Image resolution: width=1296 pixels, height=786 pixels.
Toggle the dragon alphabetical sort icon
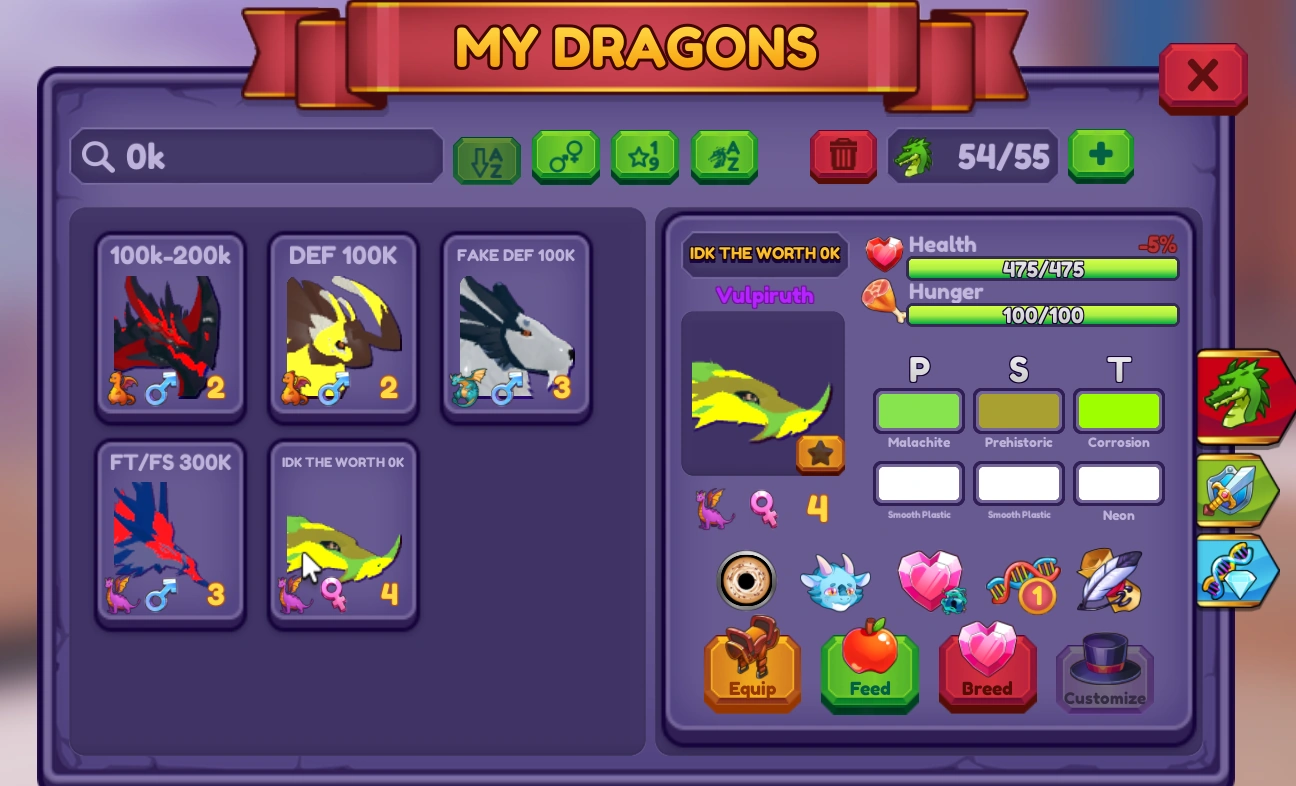[724, 156]
